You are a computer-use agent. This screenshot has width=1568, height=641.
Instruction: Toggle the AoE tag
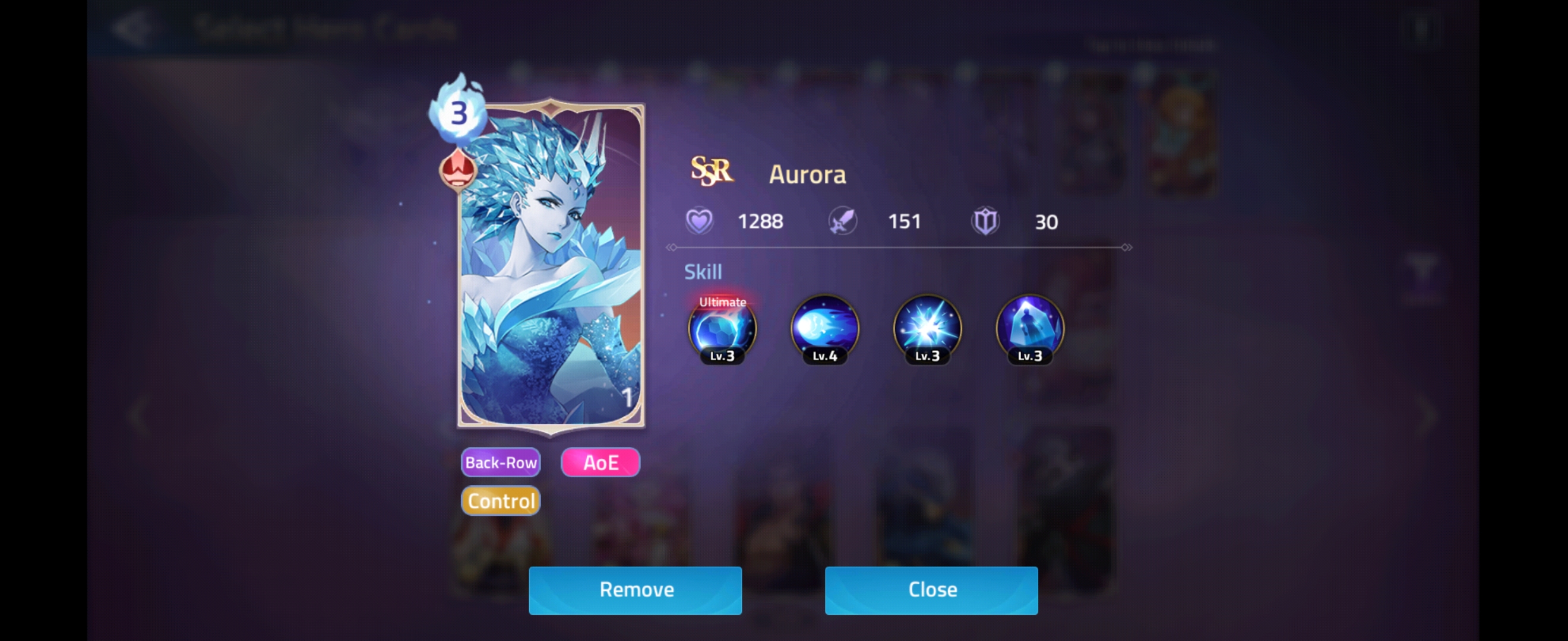point(600,462)
